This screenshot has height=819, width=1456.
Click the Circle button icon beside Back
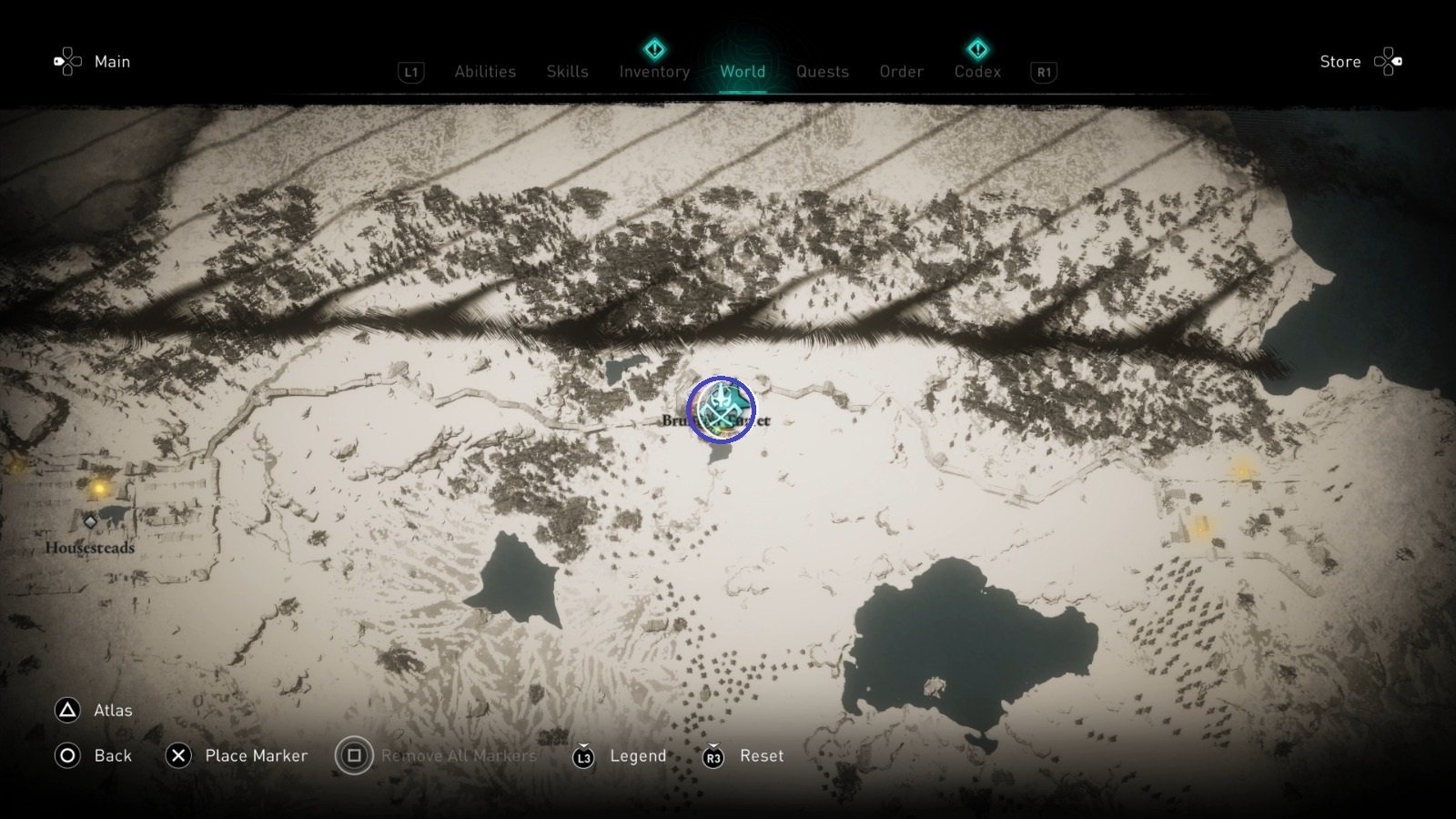[67, 755]
